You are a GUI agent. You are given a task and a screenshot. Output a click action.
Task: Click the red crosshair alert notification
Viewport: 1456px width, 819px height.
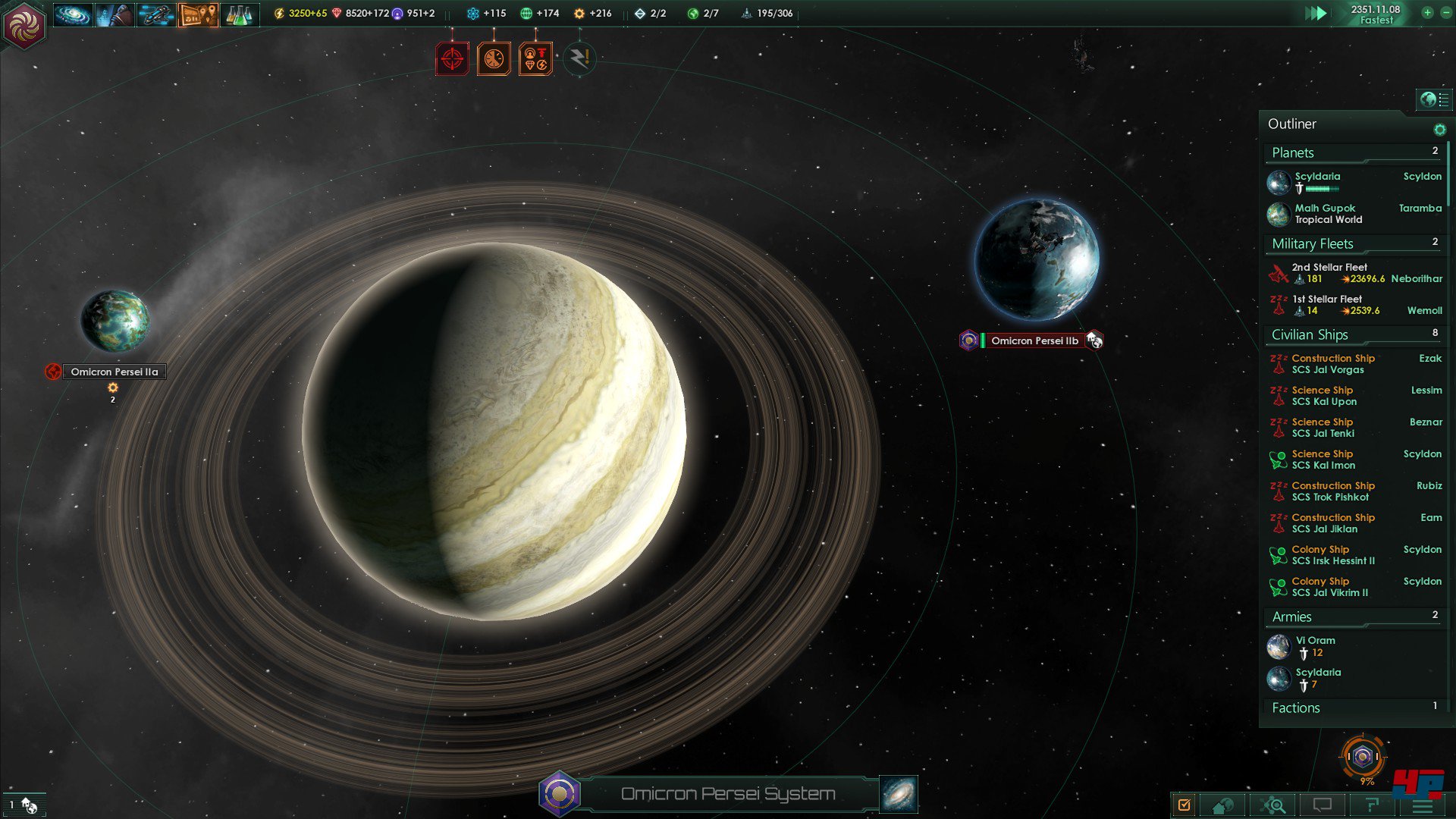[x=452, y=59]
